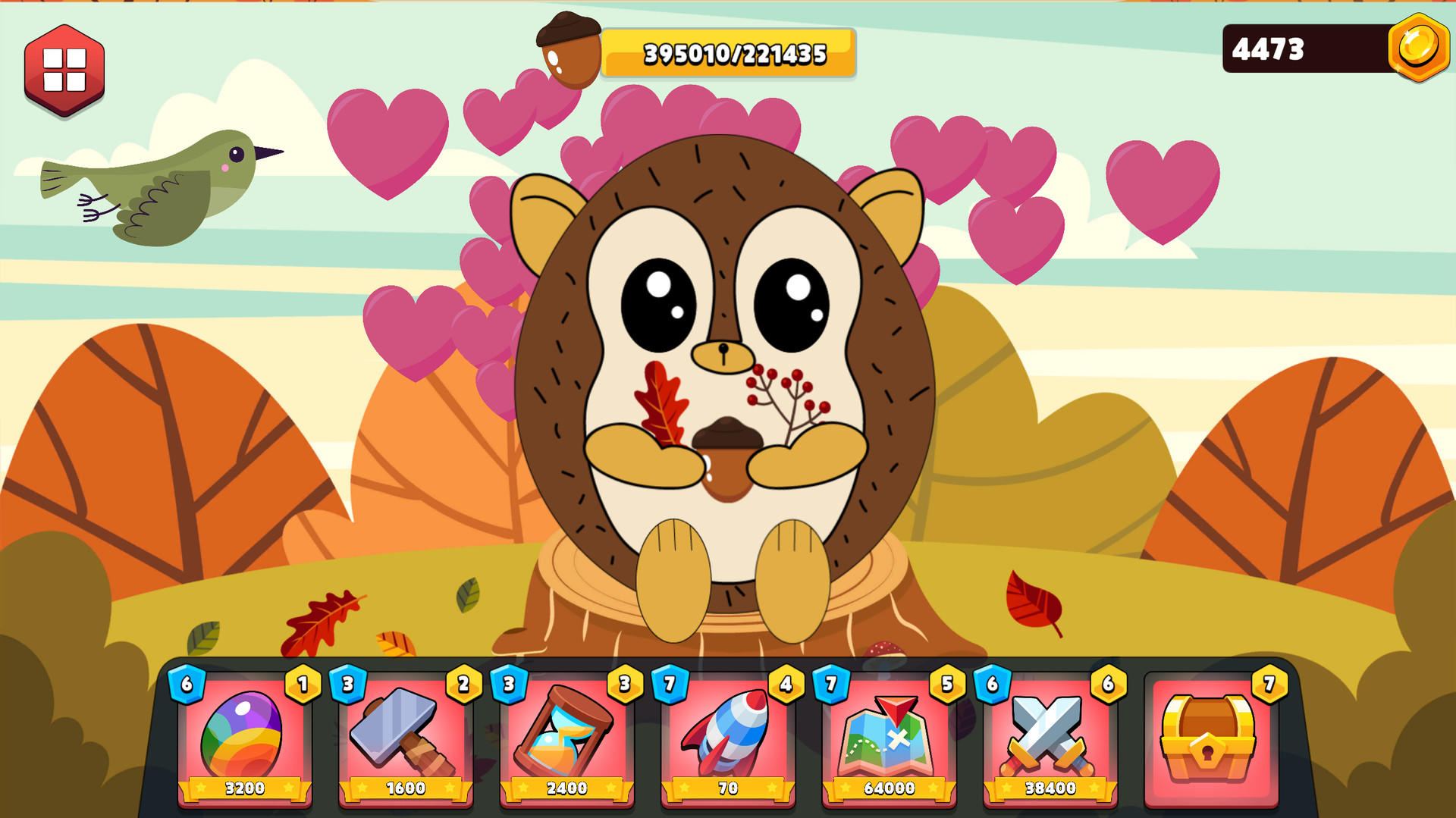Click the yellow 4 badge on the rocket card
The image size is (1456, 818).
point(785,685)
